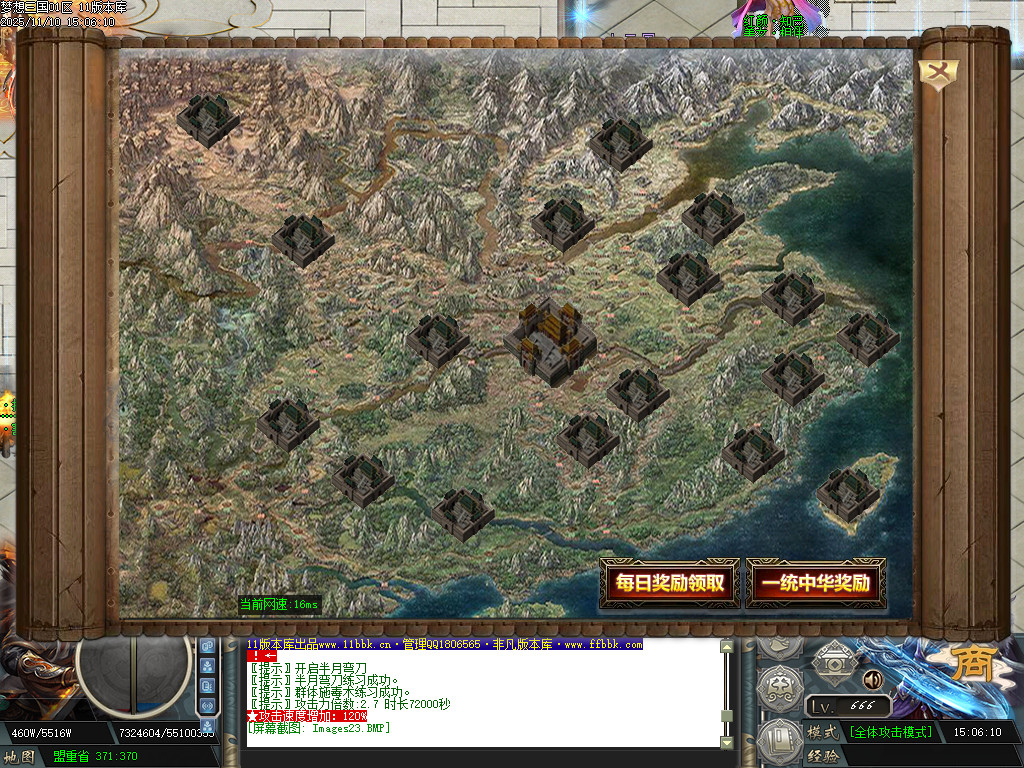Click the chat scrollbar up arrow
The height and width of the screenshot is (768, 1024).
pyautogui.click(x=727, y=647)
